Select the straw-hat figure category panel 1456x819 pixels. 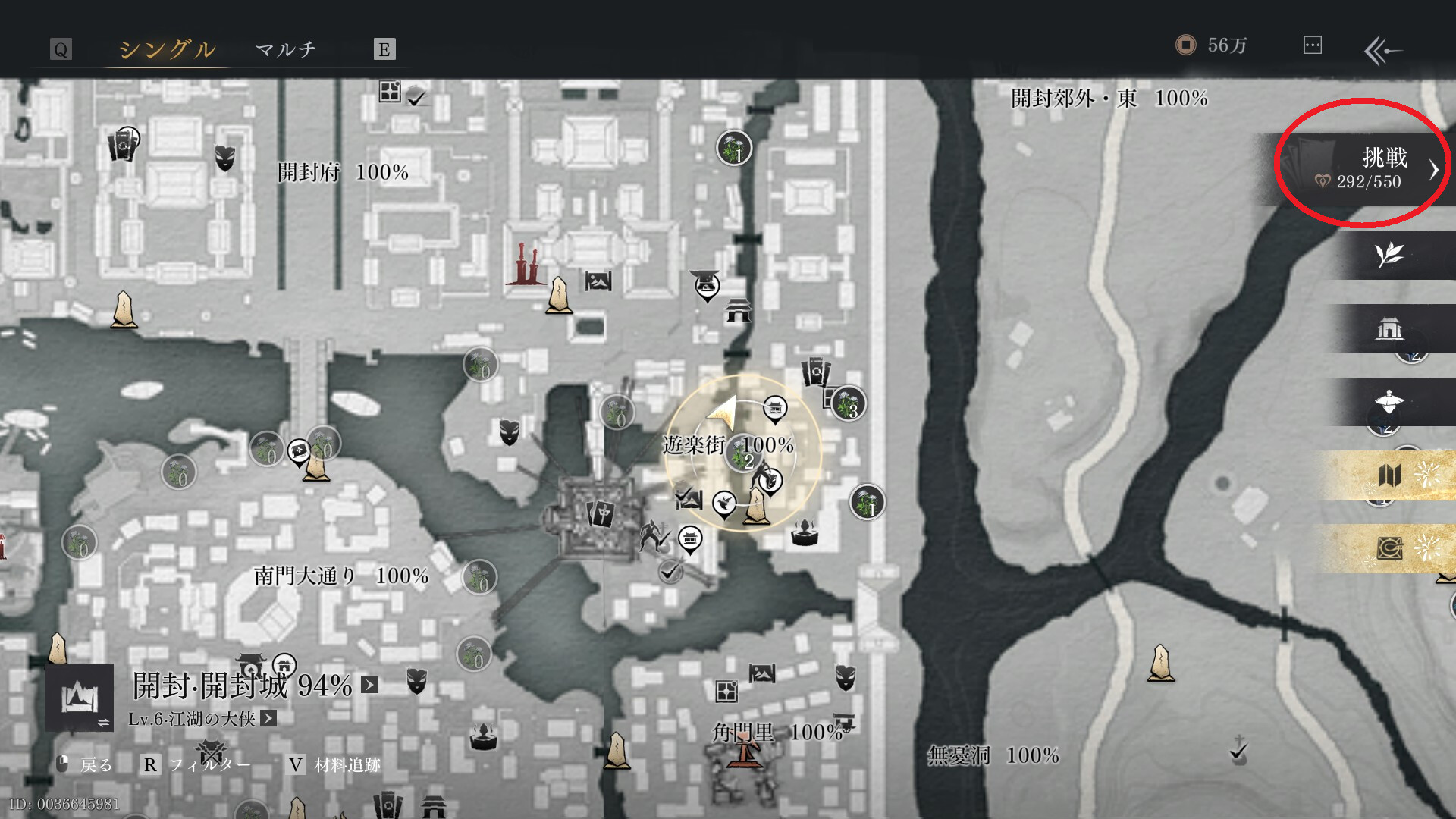[x=1389, y=401]
